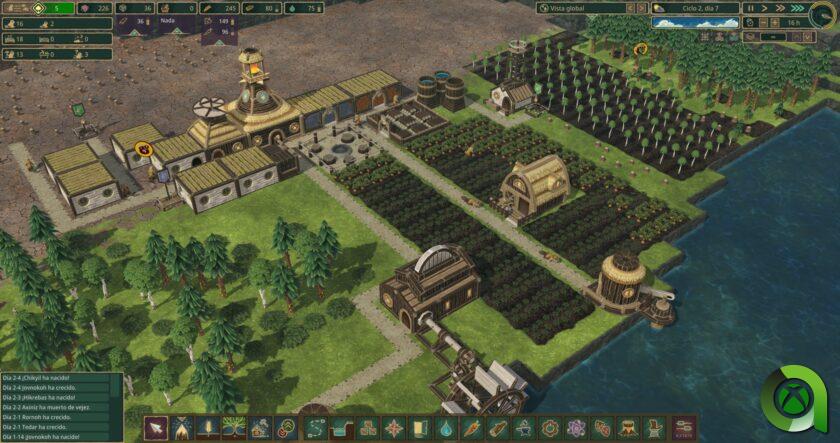Open the tree cutting area tool
840x443 pixels.
pos(183,428)
